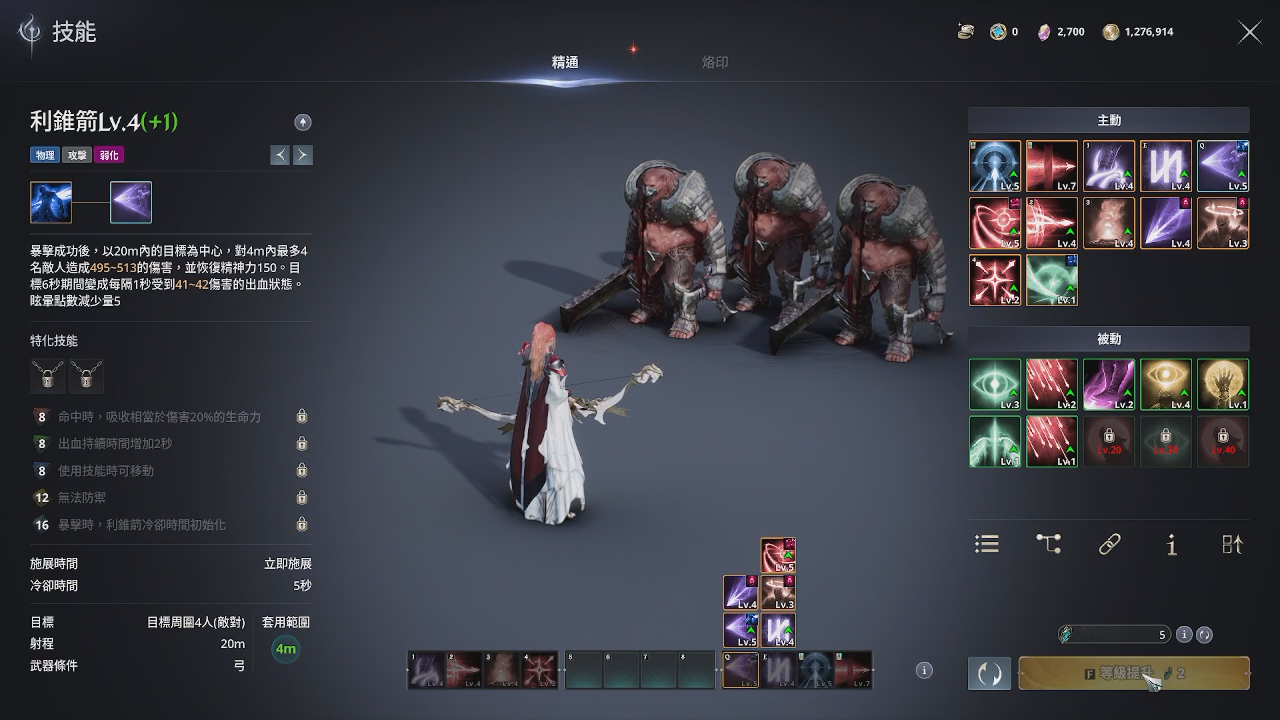Viewport: 1280px width, 720px height.
Task: Click the round upgrade arrow beside skill name
Action: 303,122
